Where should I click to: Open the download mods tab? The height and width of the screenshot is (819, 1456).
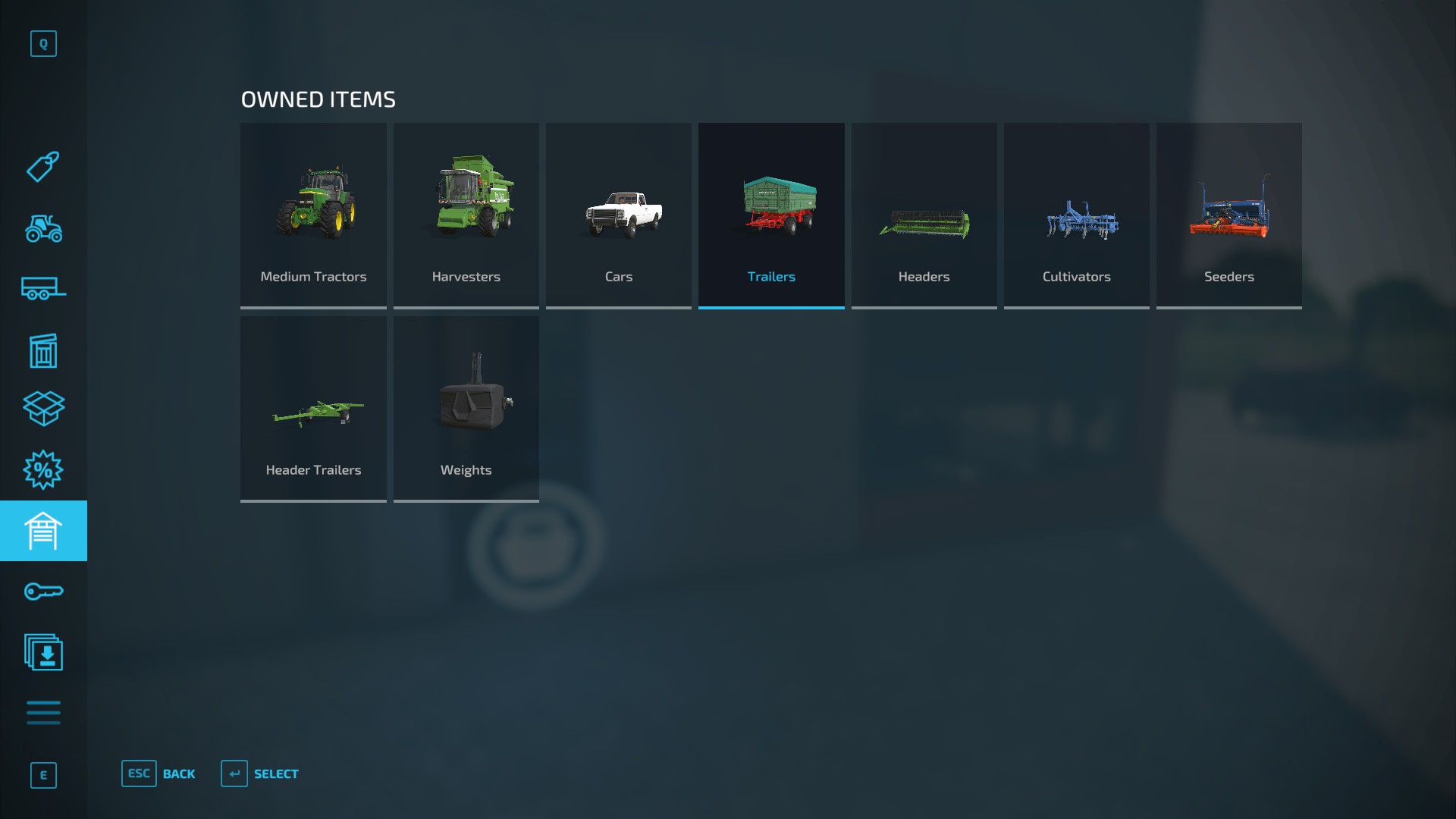click(43, 652)
